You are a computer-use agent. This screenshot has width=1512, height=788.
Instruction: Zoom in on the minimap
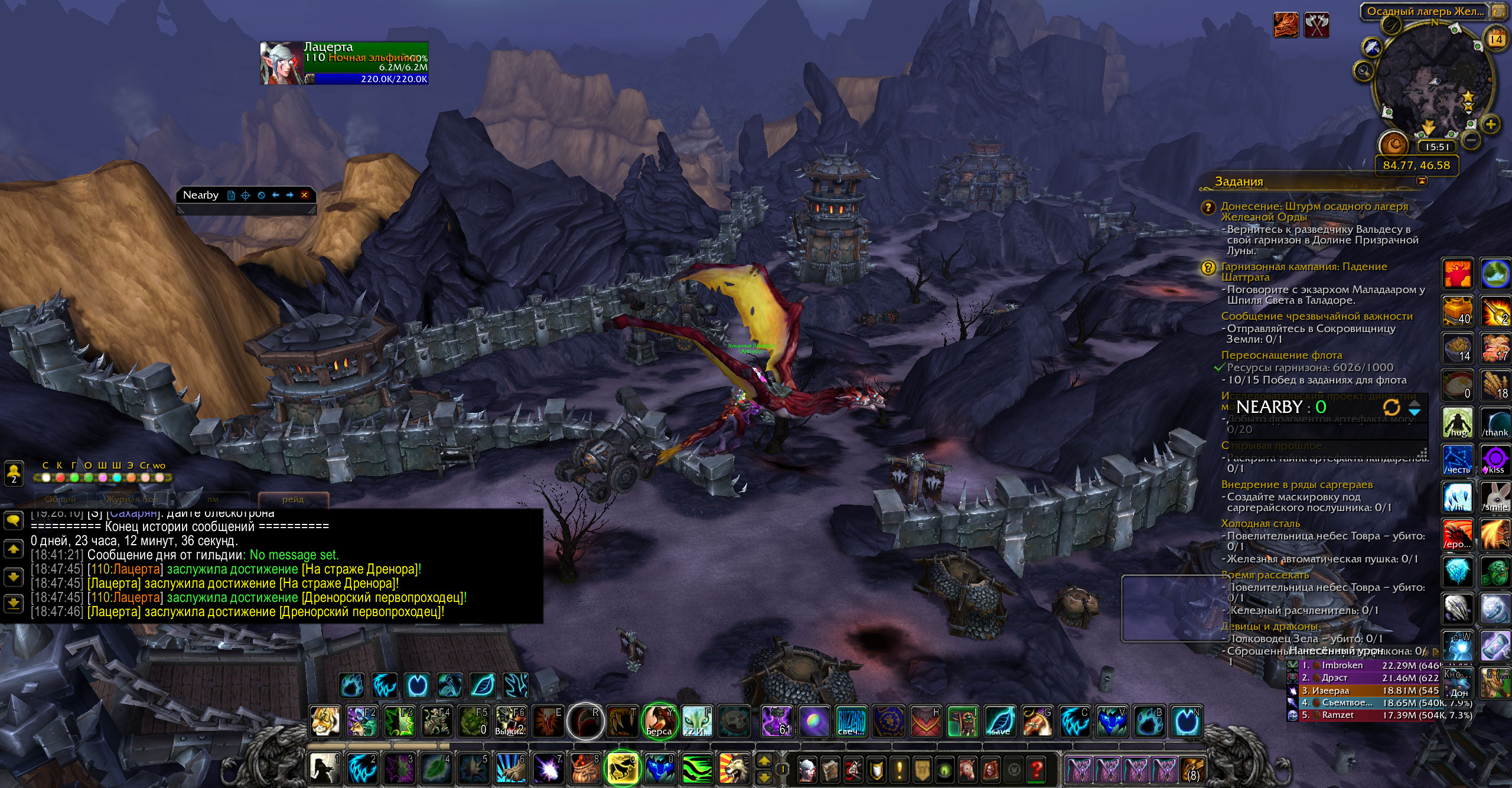1491,125
